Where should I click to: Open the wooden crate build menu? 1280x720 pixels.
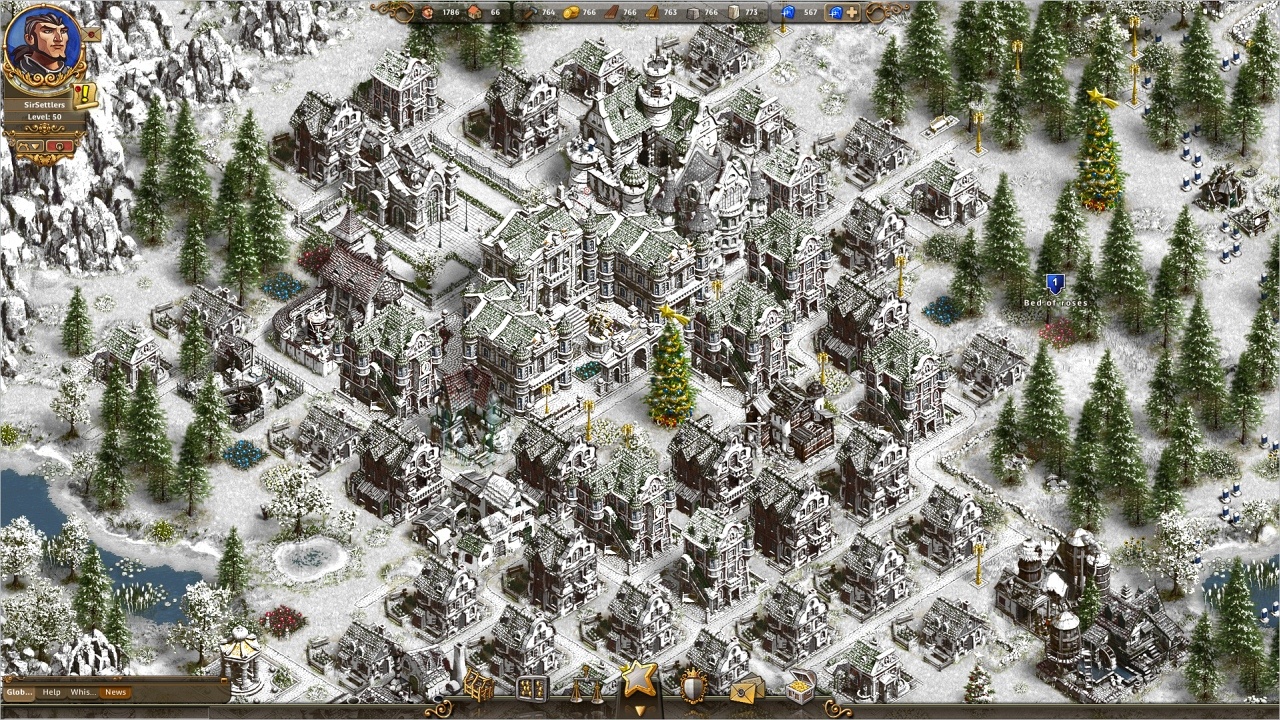coord(477,687)
